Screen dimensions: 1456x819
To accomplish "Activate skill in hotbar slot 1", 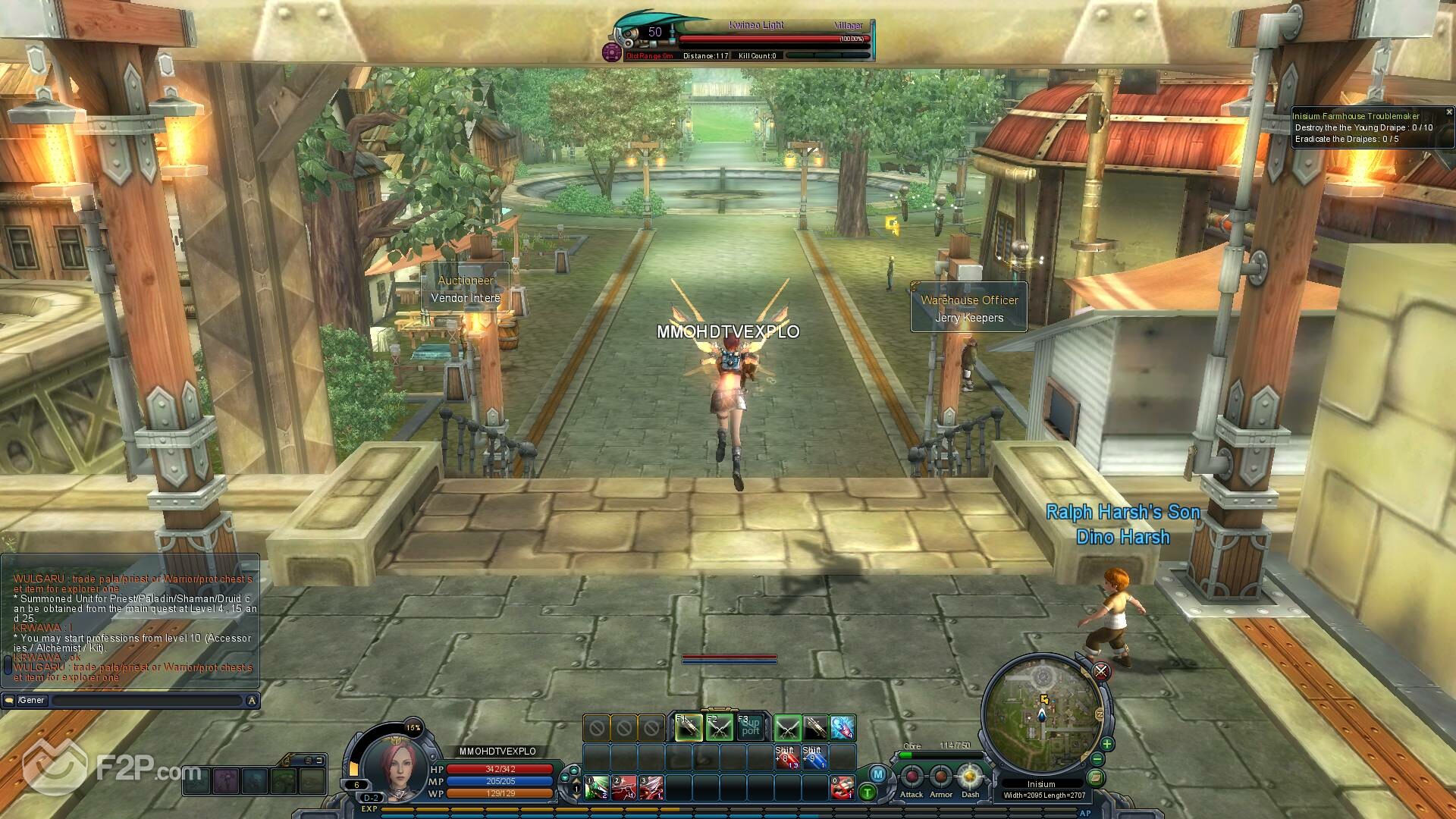I will [x=597, y=788].
